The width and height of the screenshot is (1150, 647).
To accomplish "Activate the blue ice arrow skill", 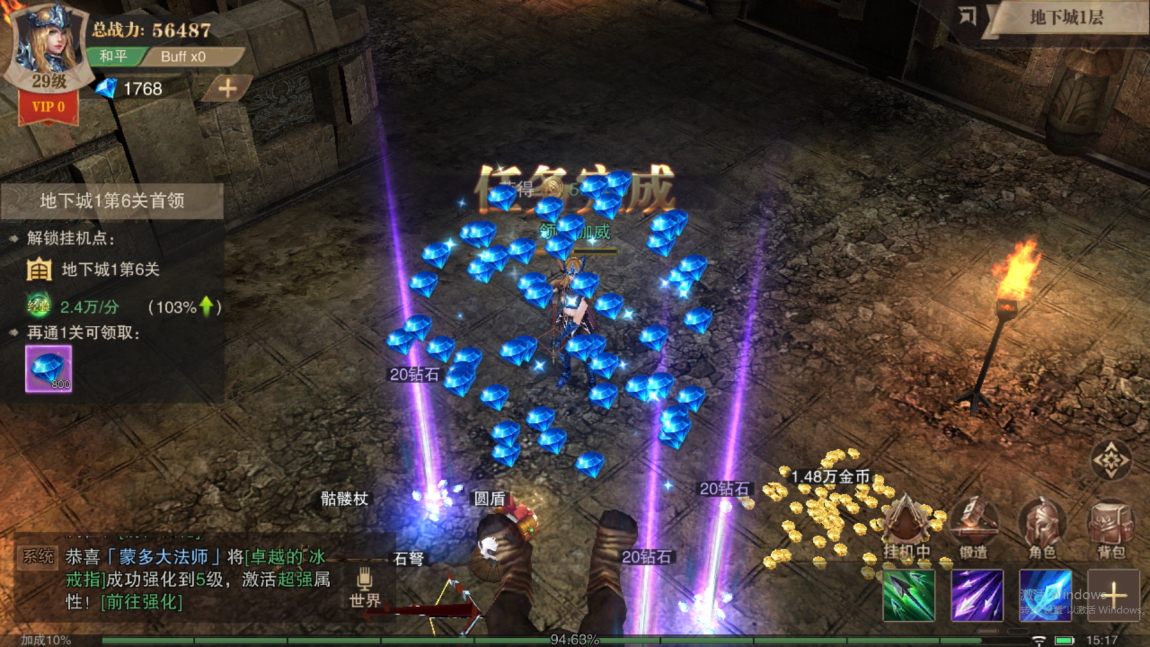I will coord(1045,596).
